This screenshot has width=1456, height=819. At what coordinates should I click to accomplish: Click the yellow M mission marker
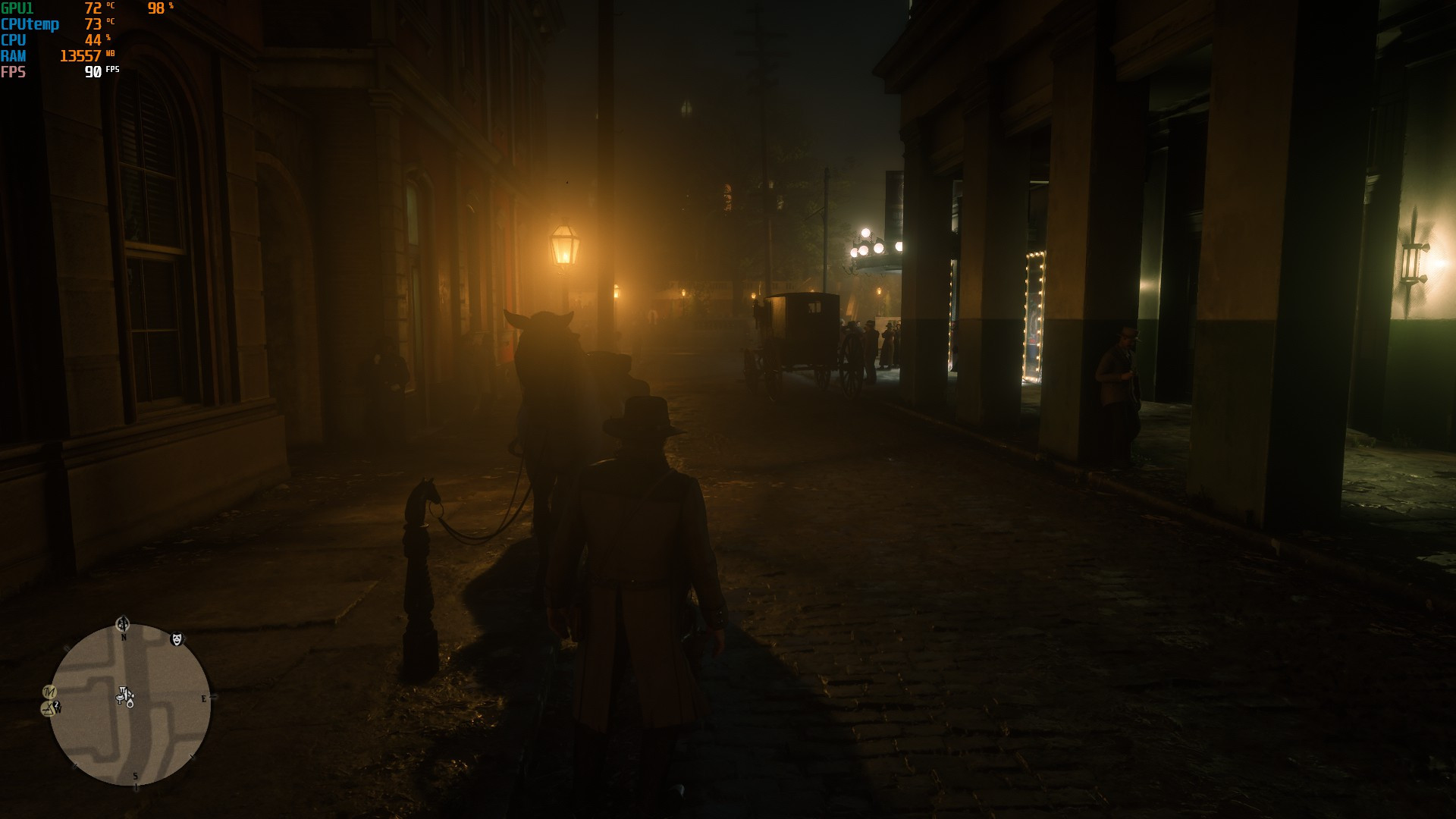[x=49, y=692]
